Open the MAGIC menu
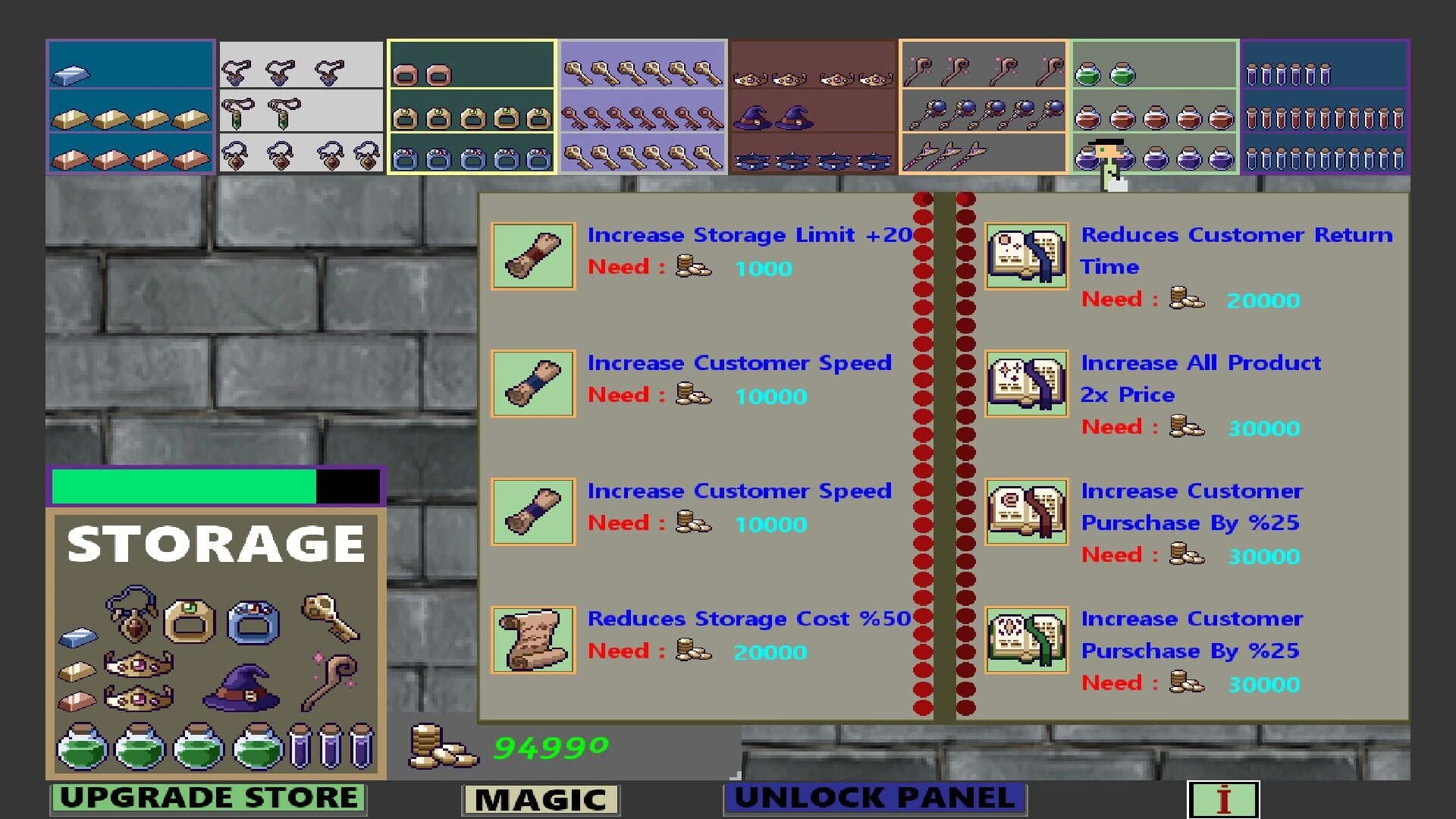 tap(540, 797)
